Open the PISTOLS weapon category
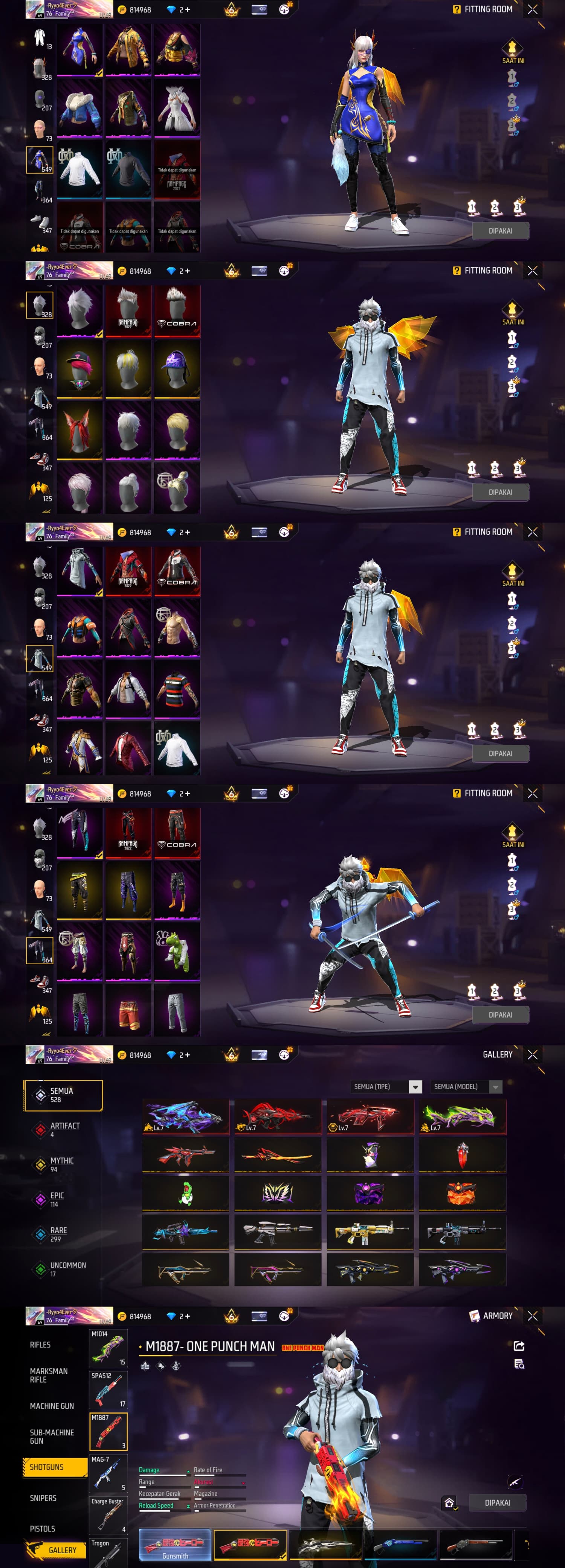Viewport: 565px width, 1568px height. [43, 1528]
